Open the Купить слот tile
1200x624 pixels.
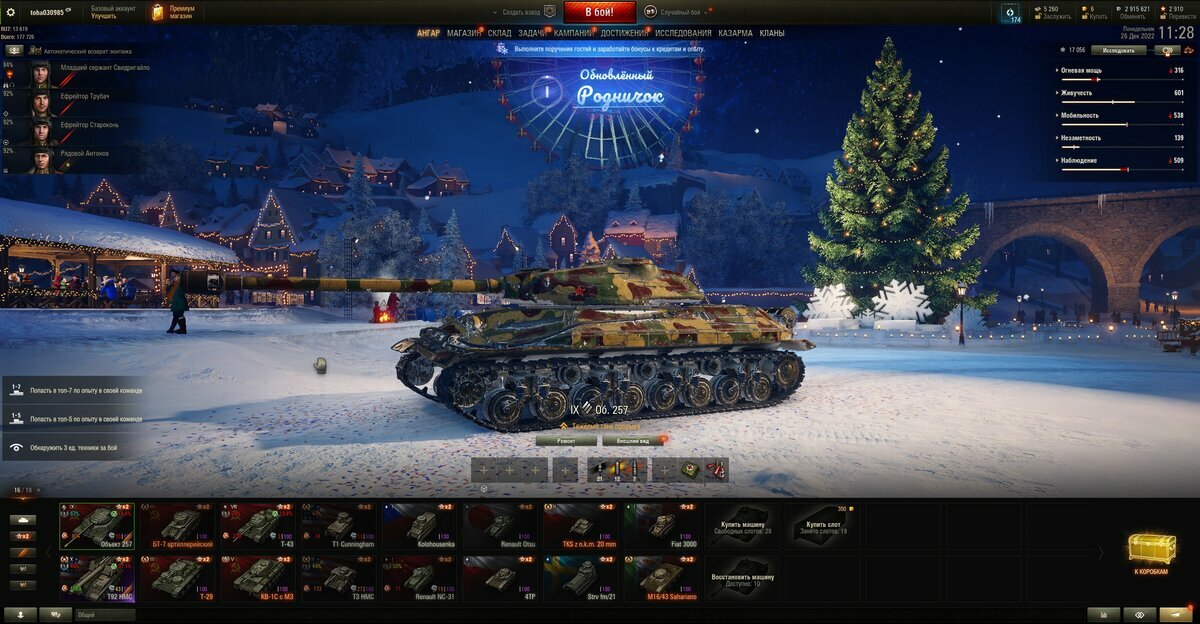tap(822, 526)
